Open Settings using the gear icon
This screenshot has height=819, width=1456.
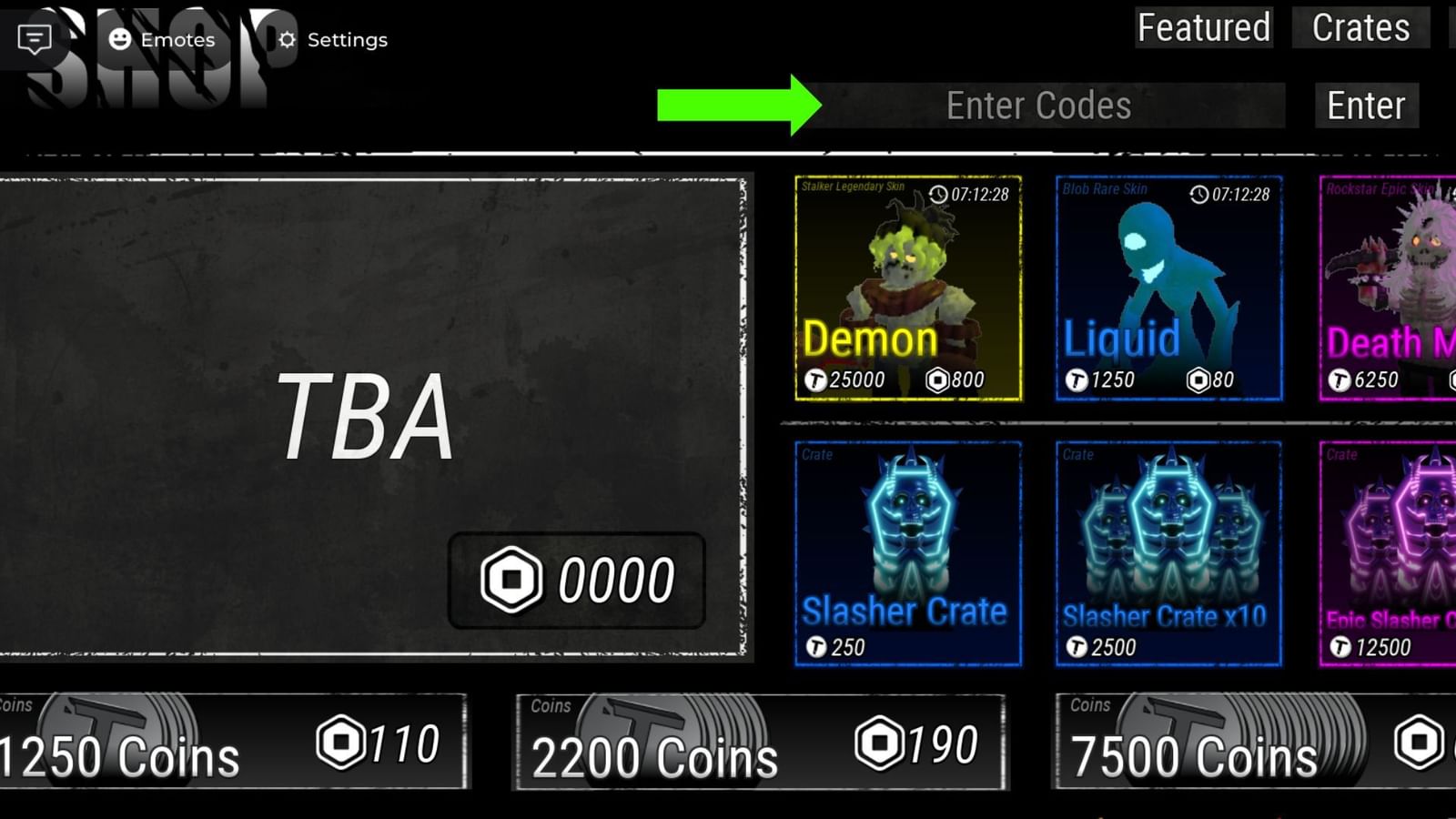click(286, 40)
